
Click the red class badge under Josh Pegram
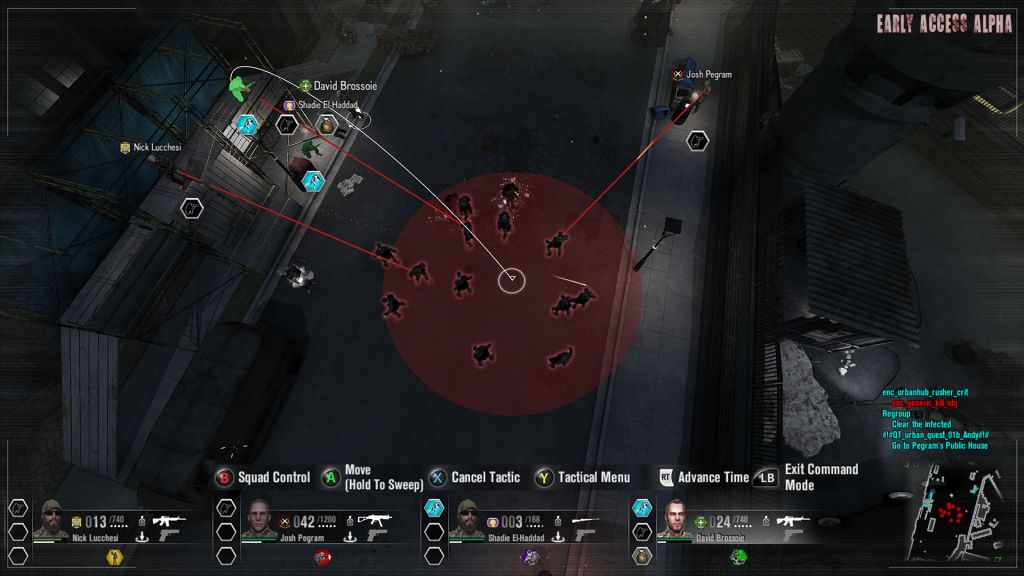(322, 557)
